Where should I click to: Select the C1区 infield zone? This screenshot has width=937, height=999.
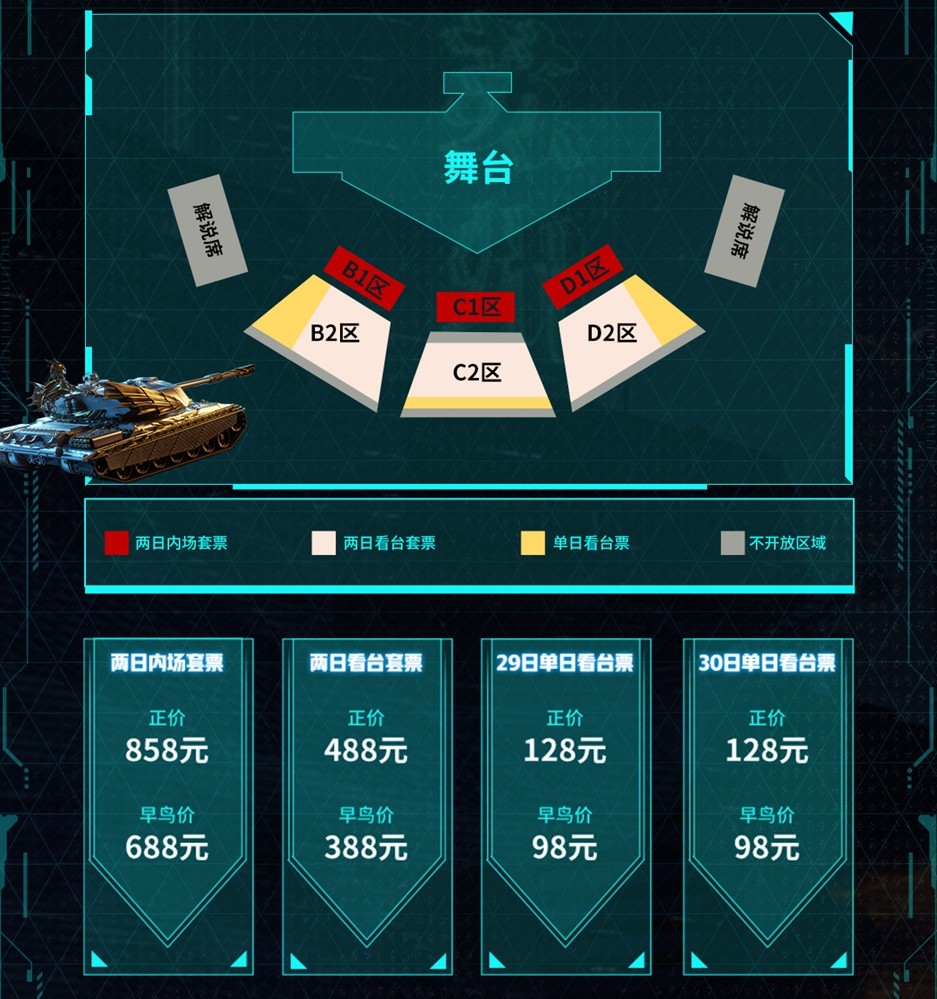[x=476, y=307]
